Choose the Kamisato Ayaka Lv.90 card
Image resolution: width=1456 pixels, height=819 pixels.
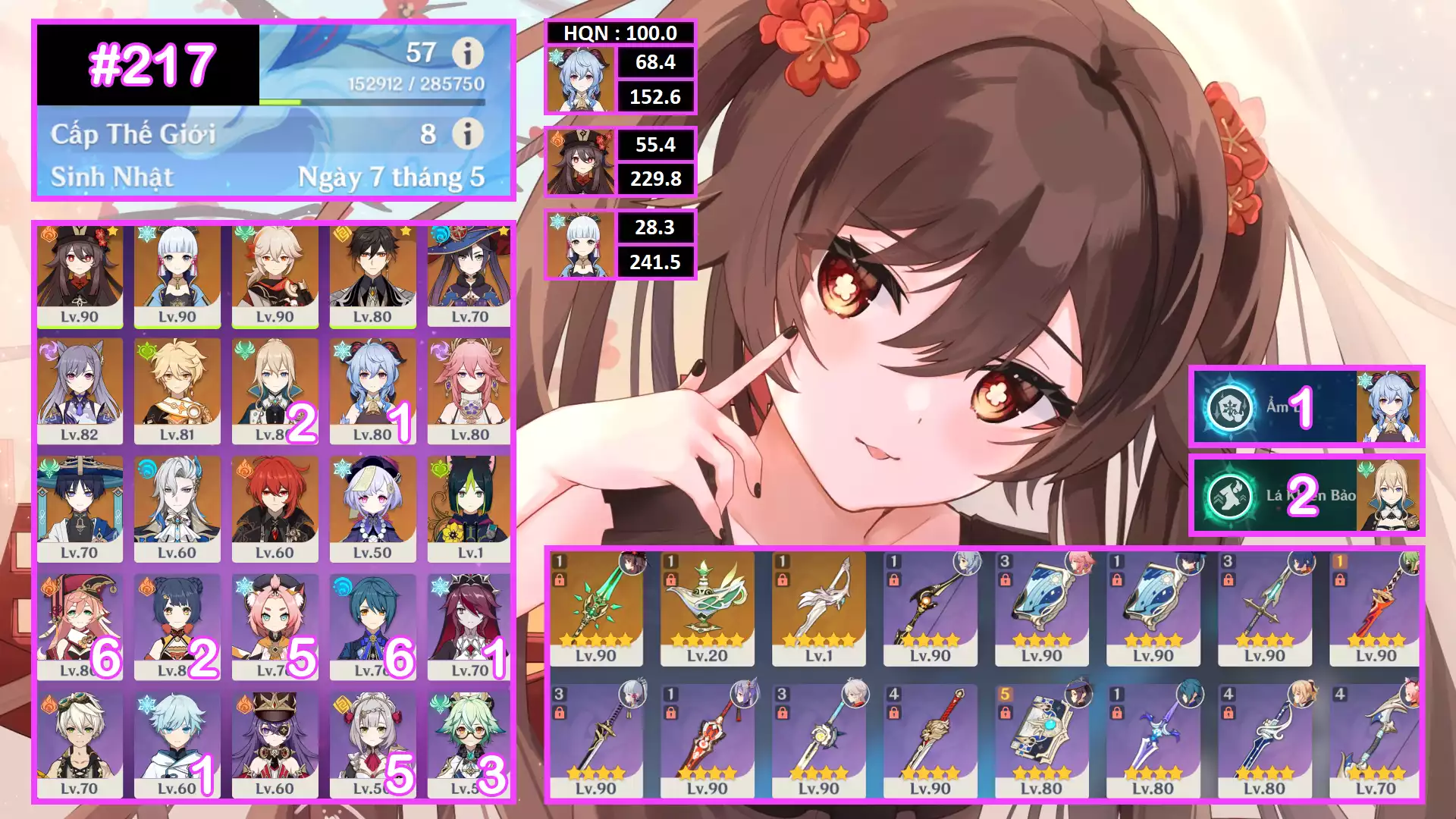177,277
